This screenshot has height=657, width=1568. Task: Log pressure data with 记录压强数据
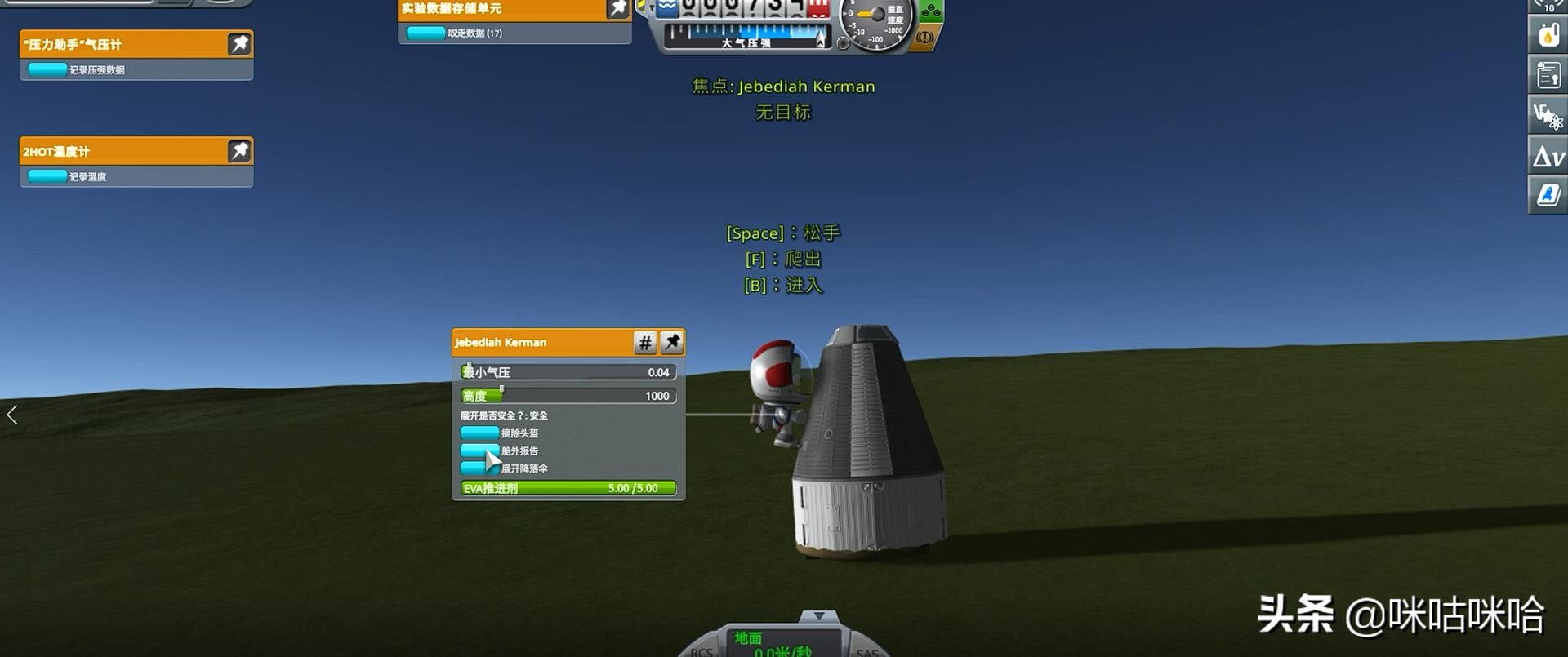coord(47,69)
